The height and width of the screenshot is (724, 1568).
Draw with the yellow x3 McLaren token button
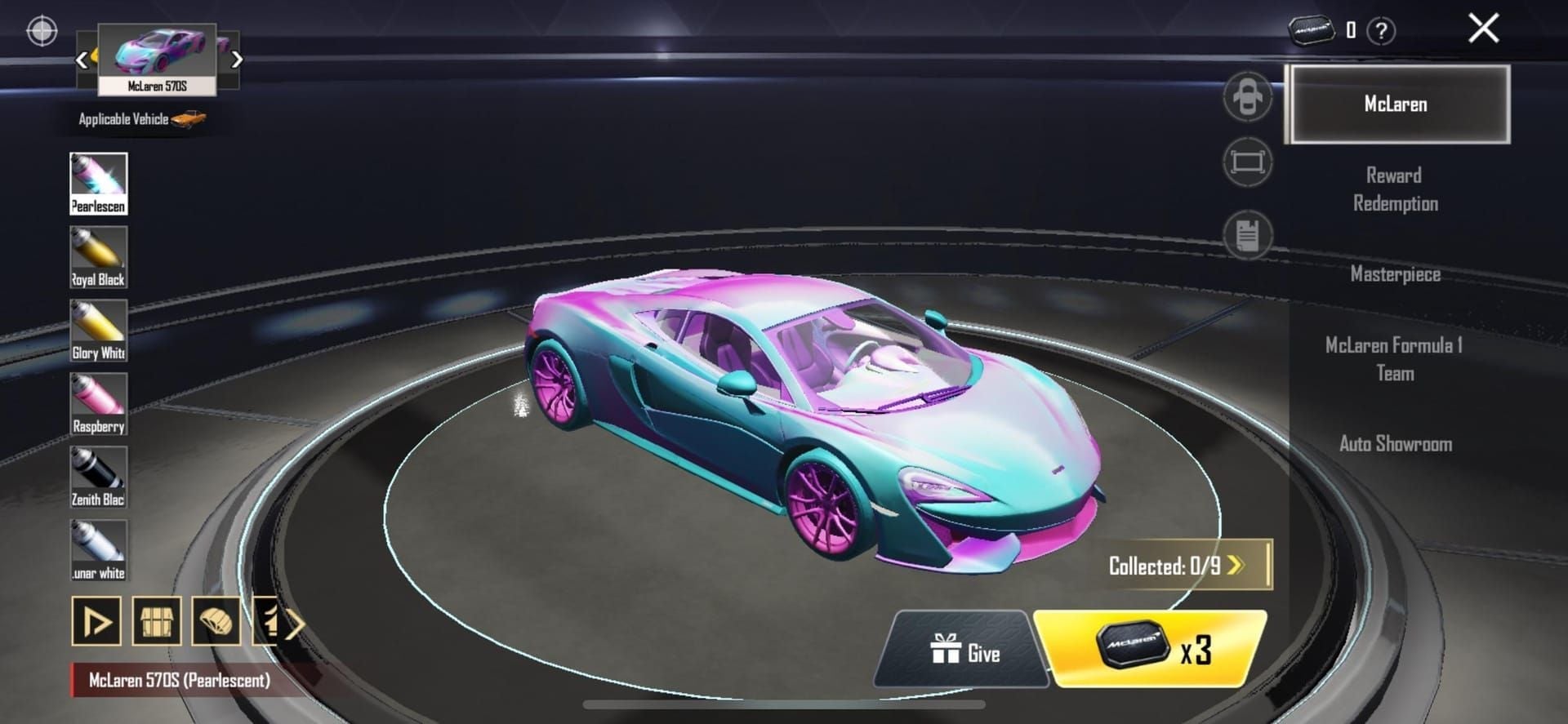pyautogui.click(x=1151, y=649)
